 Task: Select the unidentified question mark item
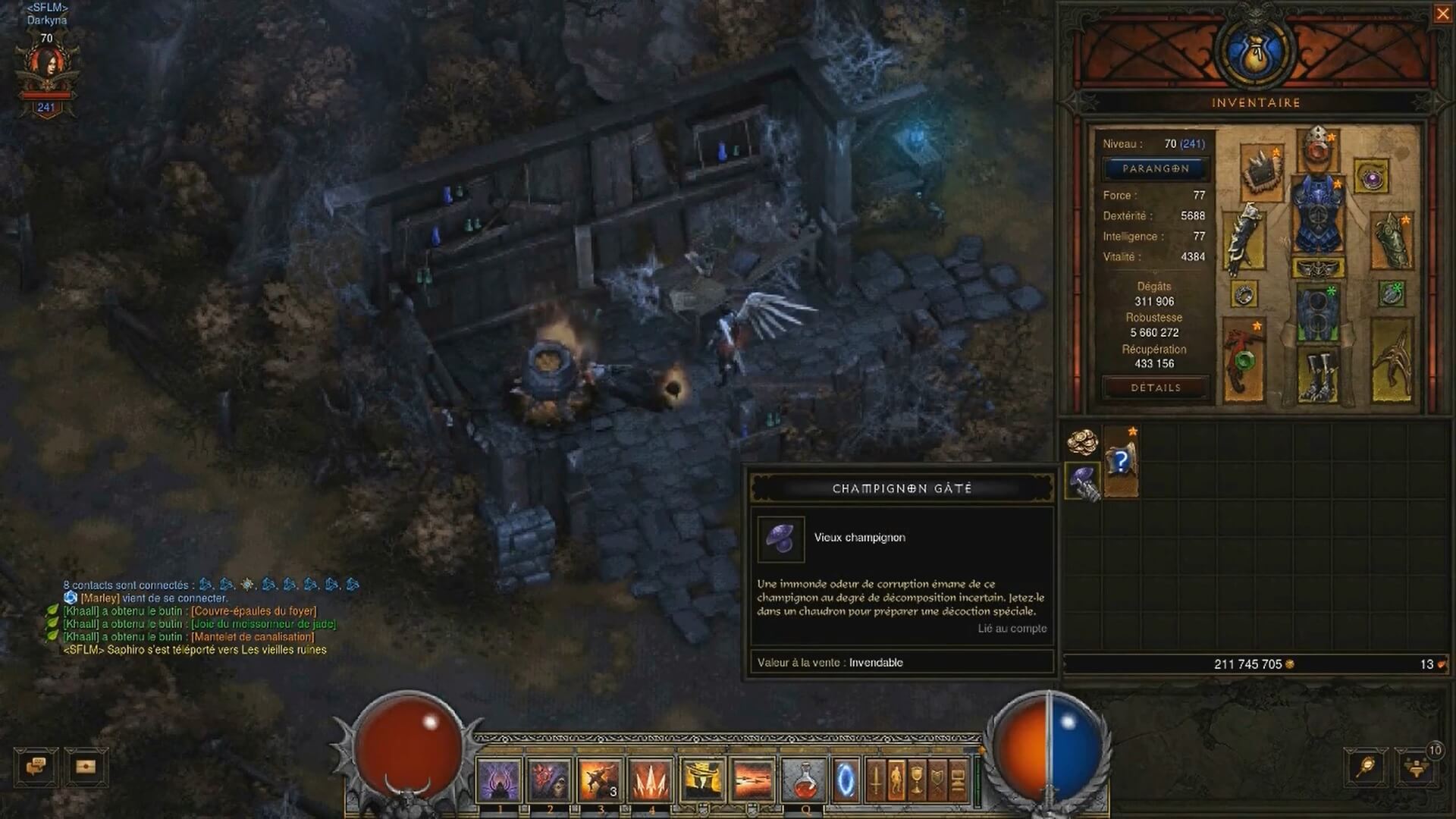point(1121,461)
